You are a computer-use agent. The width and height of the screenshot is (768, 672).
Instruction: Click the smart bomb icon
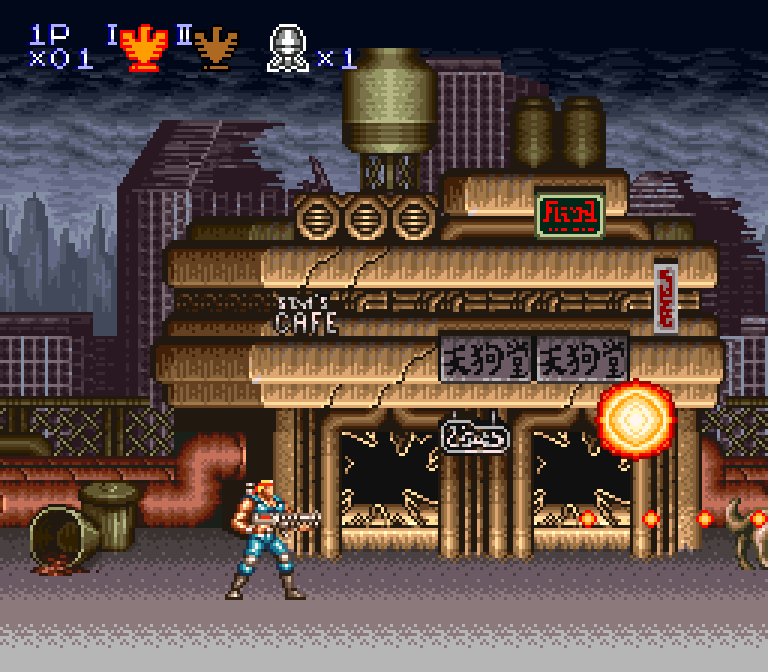[287, 48]
